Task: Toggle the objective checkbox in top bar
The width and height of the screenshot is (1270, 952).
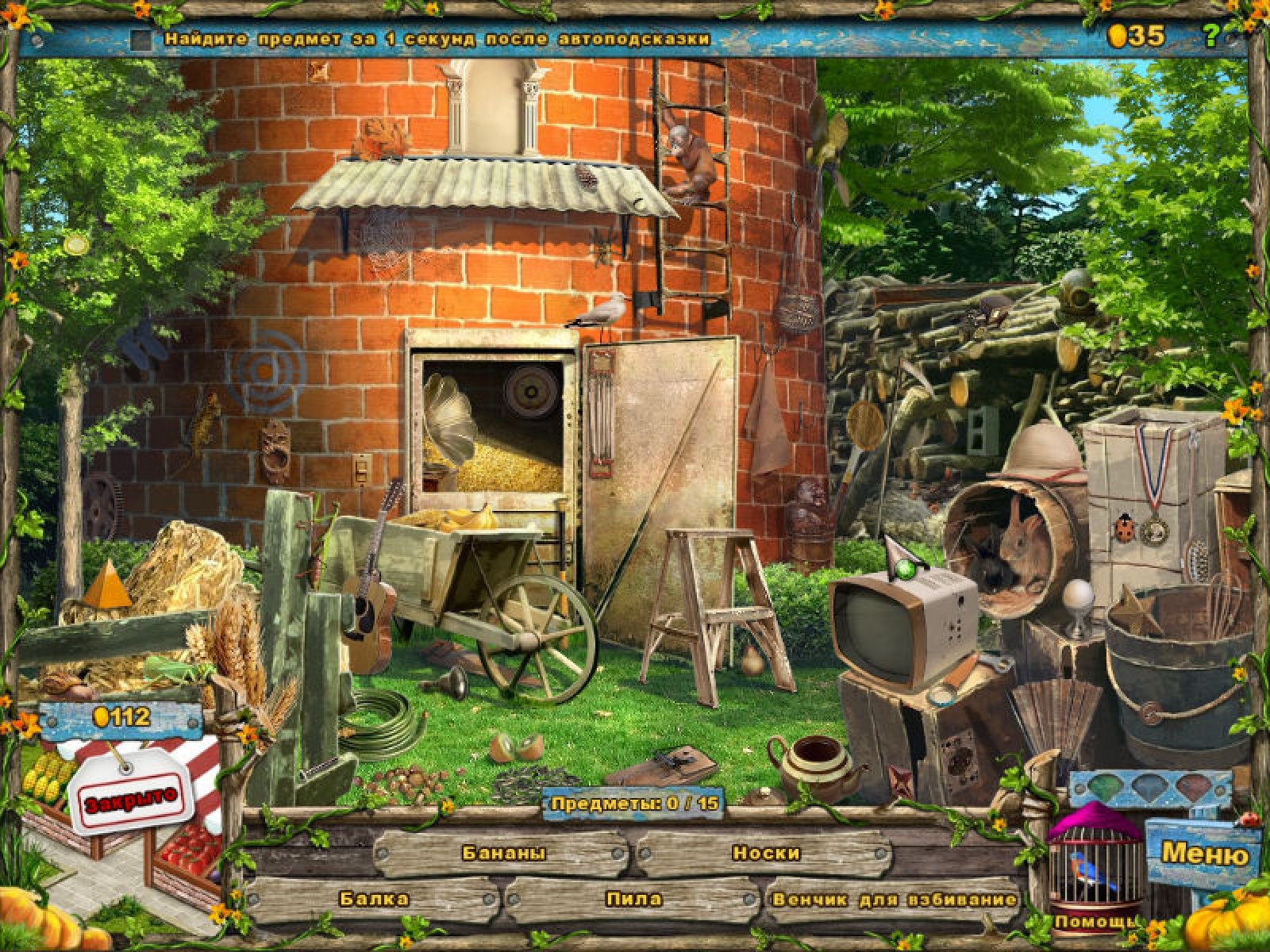Action: point(142,39)
